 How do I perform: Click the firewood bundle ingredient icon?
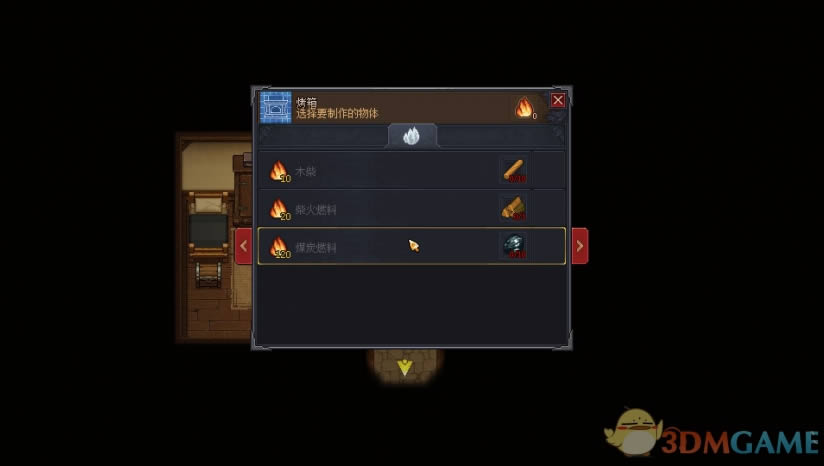click(515, 208)
